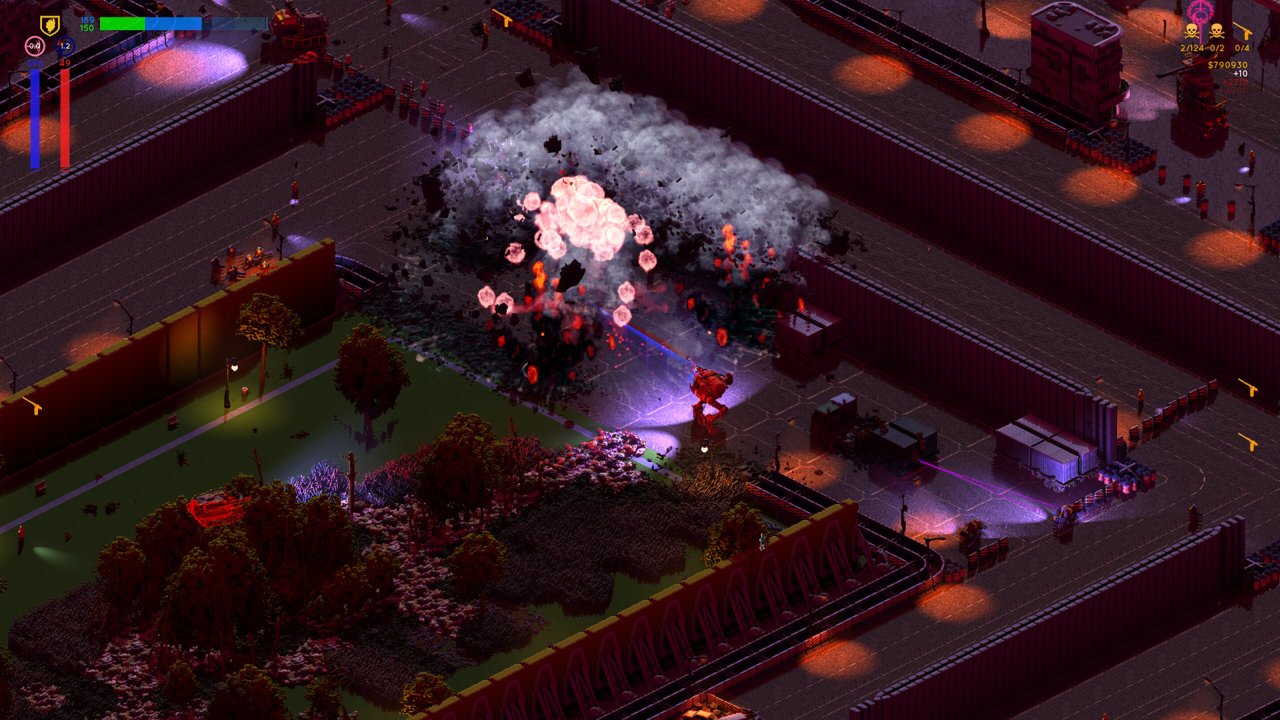Screen dimensions: 1280x720
Task: Click the lower orange pistol pickup icon on right edge
Action: click(1250, 442)
